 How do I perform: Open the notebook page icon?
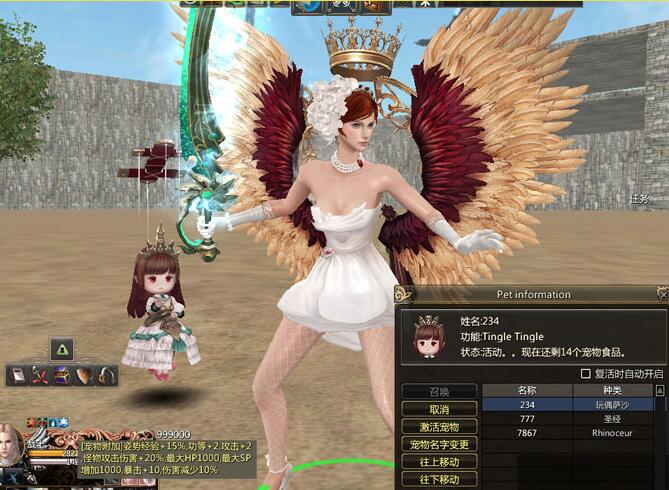point(18,375)
